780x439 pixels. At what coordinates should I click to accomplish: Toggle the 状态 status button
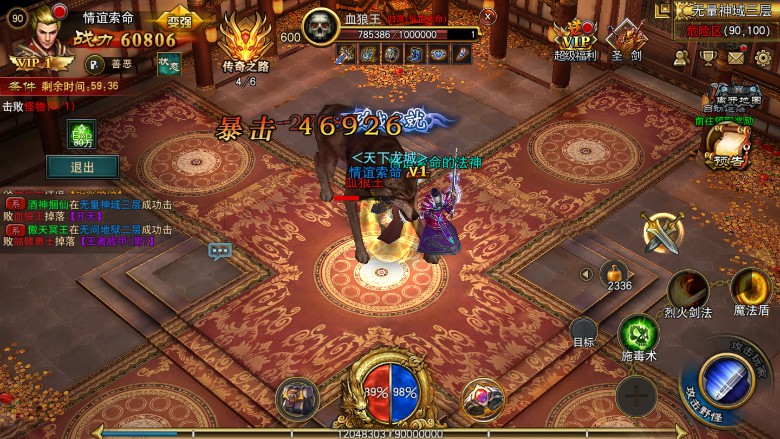(x=169, y=63)
